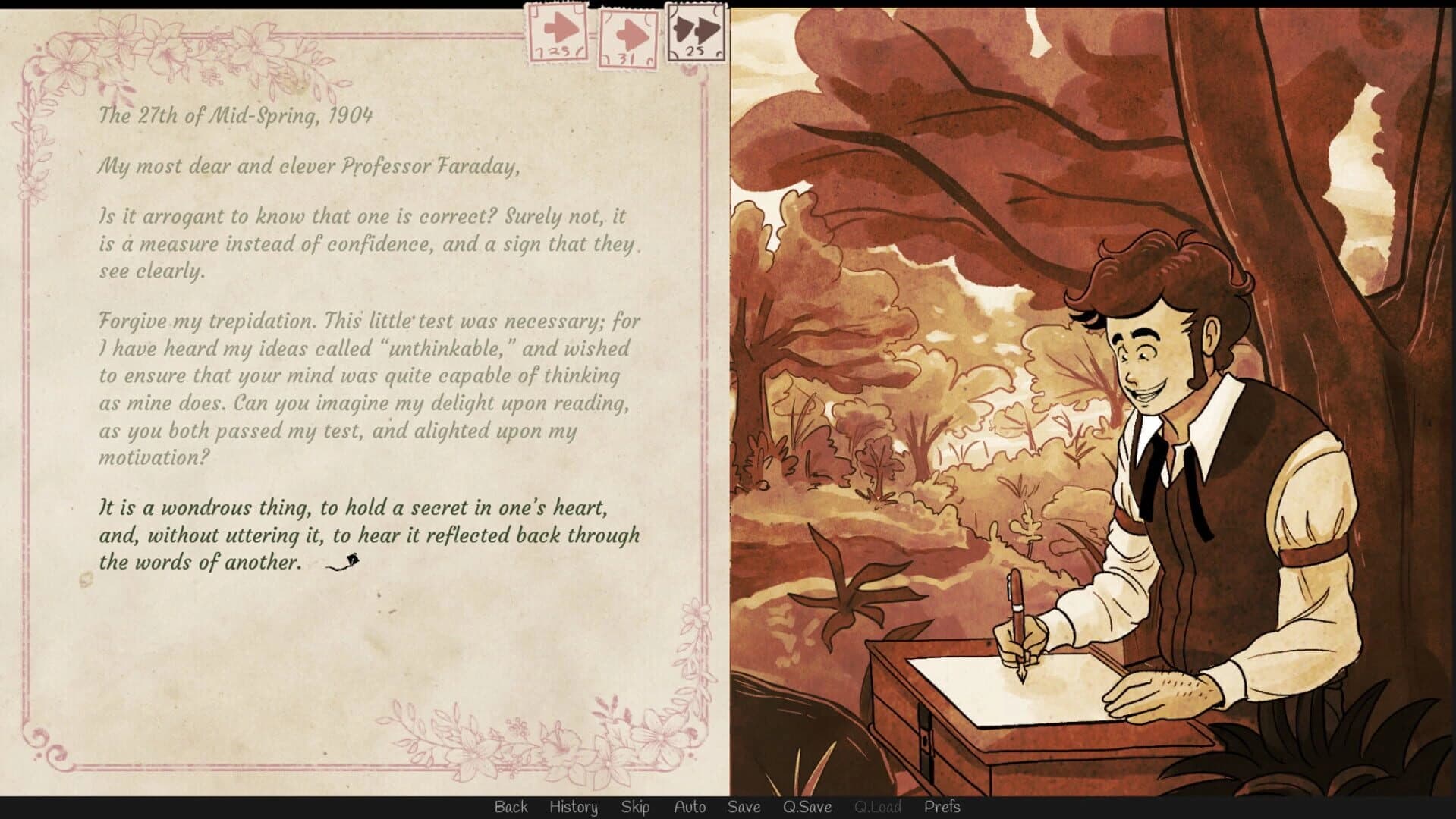This screenshot has width=1456, height=819.
Task: Open the Save screen
Action: [744, 807]
